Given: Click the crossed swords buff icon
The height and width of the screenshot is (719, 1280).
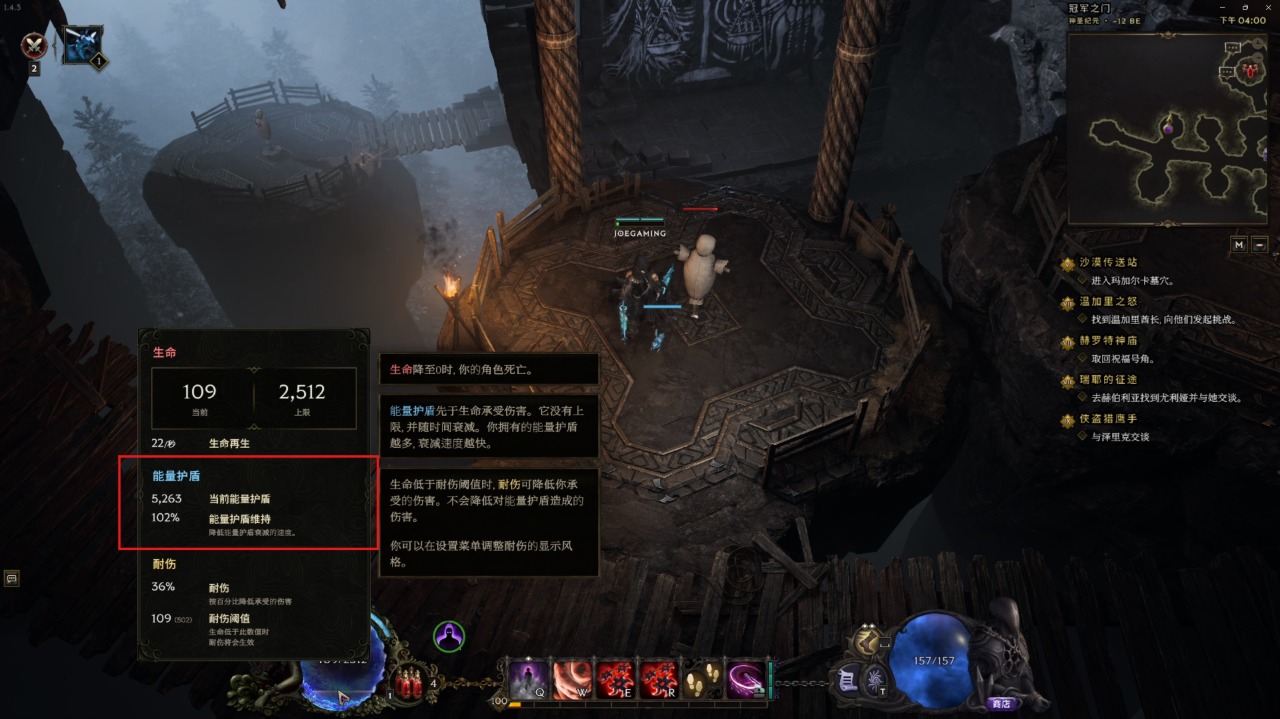Looking at the screenshot, I should click(x=35, y=45).
